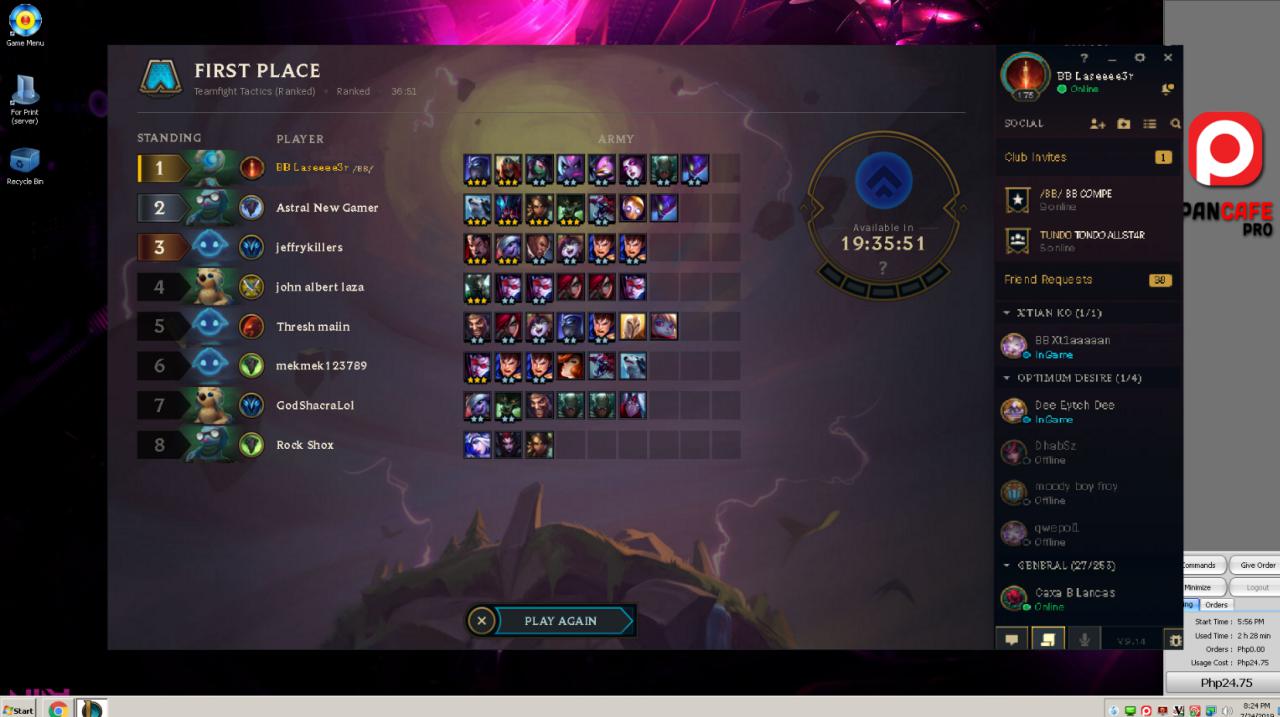This screenshot has width=1280, height=717.
Task: Open the /BB/ BB COMPE club
Action: pyautogui.click(x=1075, y=199)
